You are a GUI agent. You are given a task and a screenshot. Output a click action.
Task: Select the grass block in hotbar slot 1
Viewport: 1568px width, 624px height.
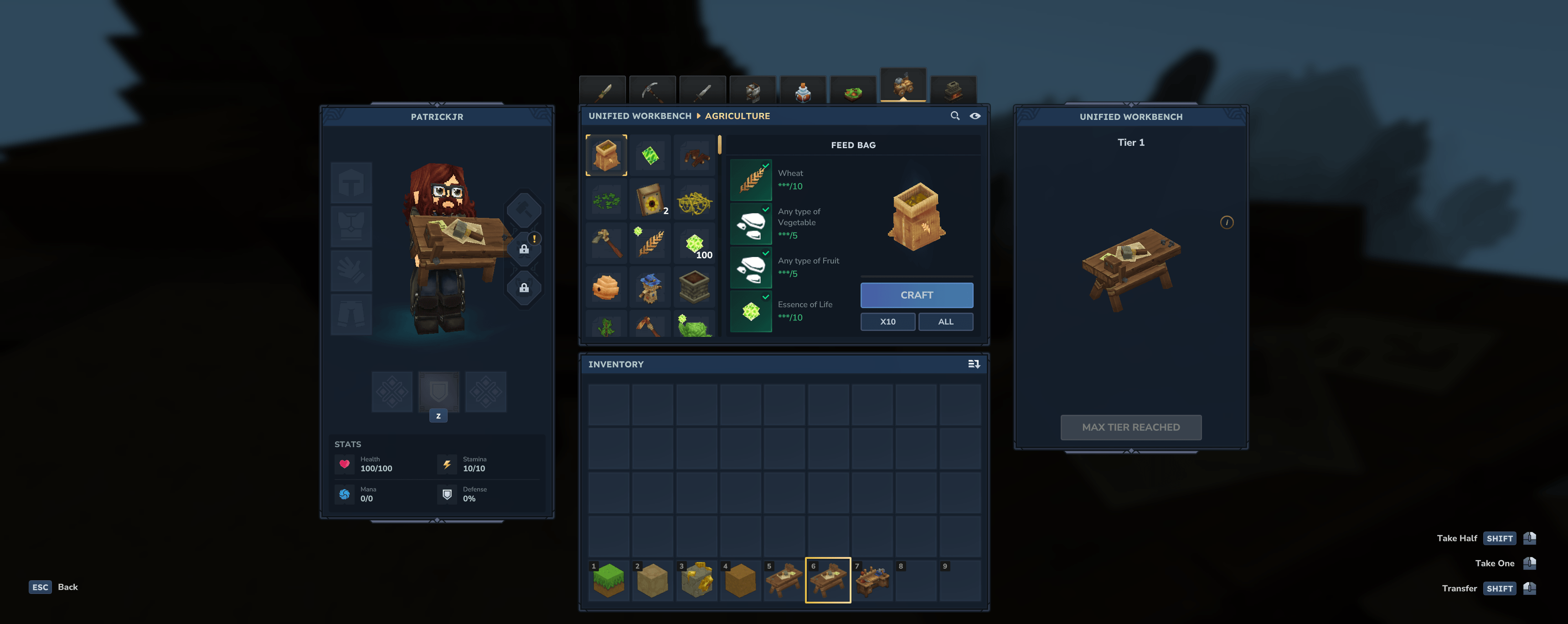pyautogui.click(x=608, y=580)
